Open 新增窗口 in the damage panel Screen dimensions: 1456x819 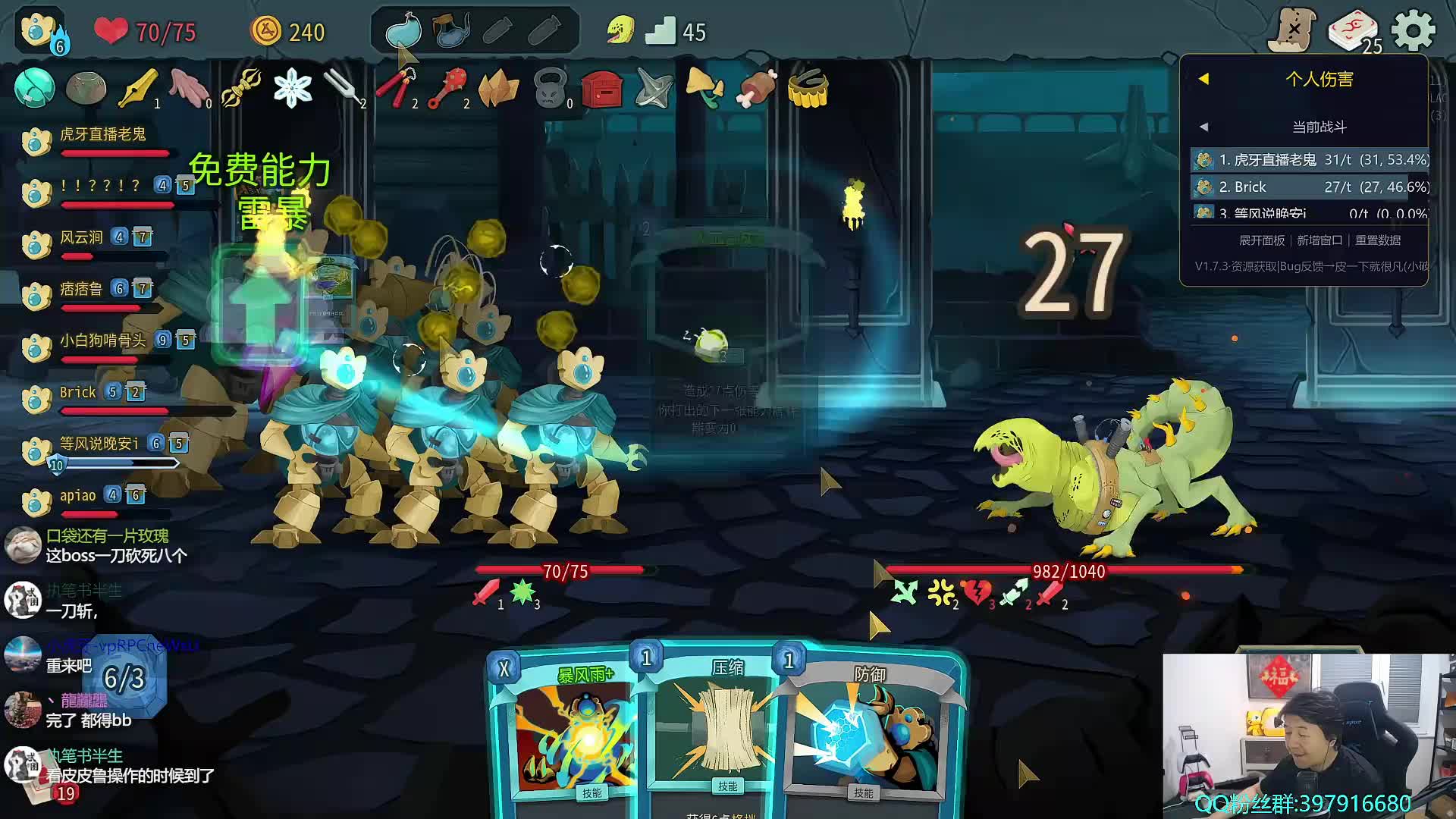coord(1319,240)
